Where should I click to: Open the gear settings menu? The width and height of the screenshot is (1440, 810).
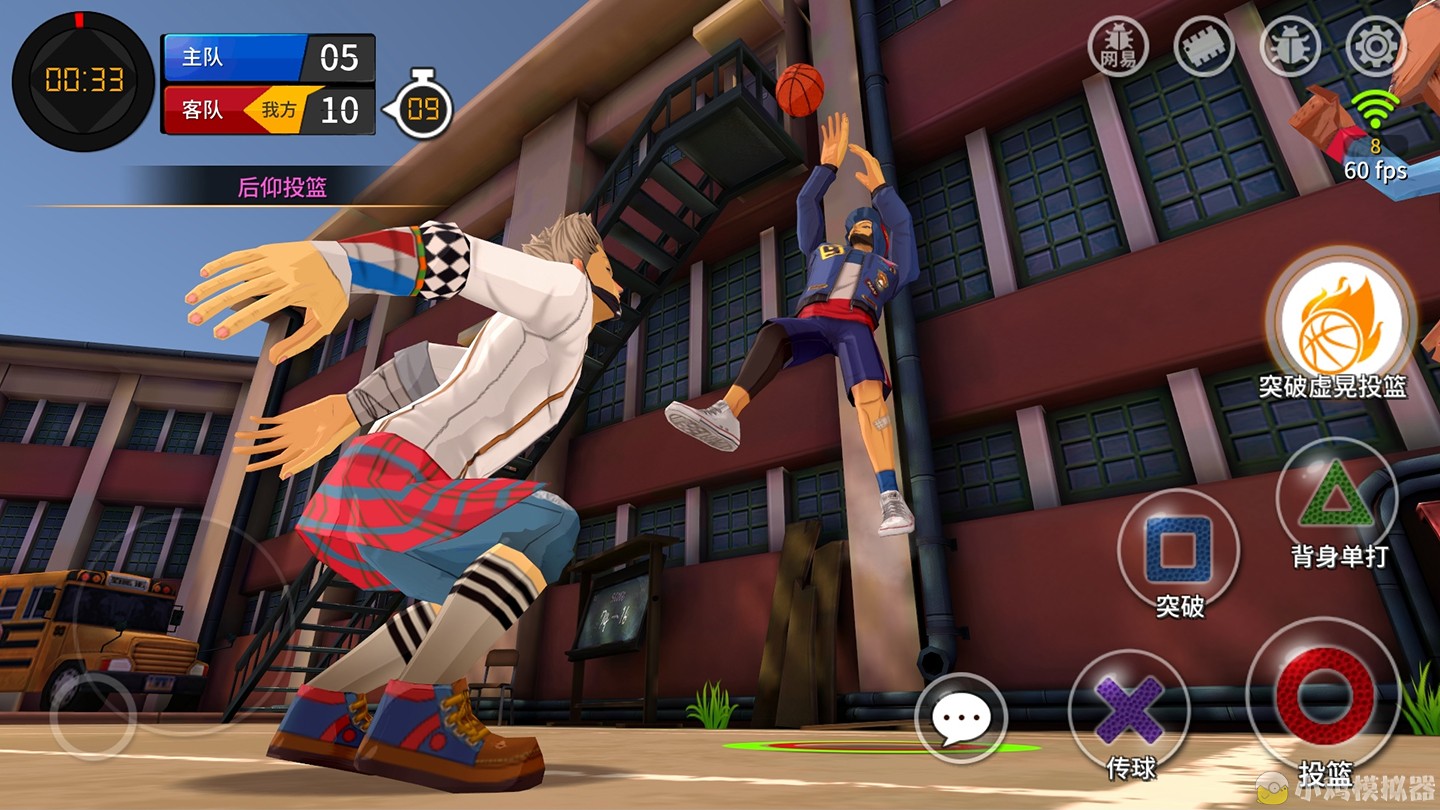point(1375,46)
